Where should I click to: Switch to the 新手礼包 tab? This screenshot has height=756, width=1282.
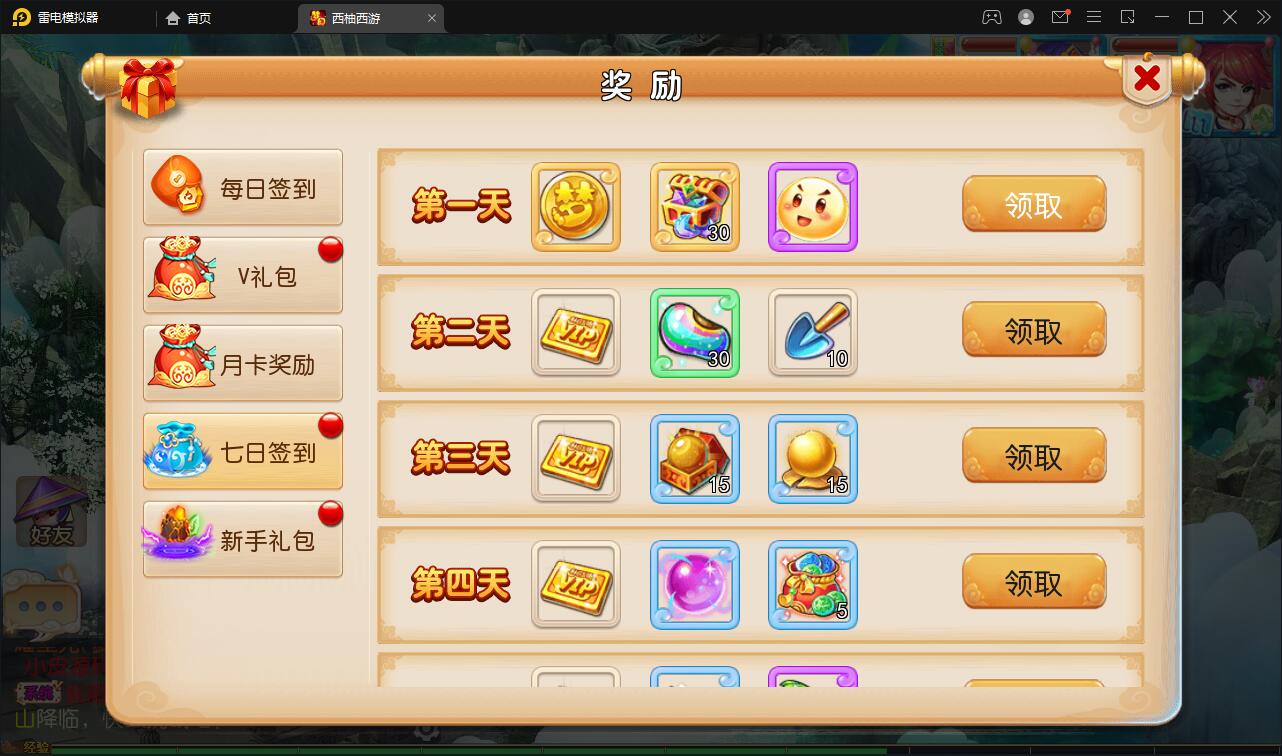(243, 538)
